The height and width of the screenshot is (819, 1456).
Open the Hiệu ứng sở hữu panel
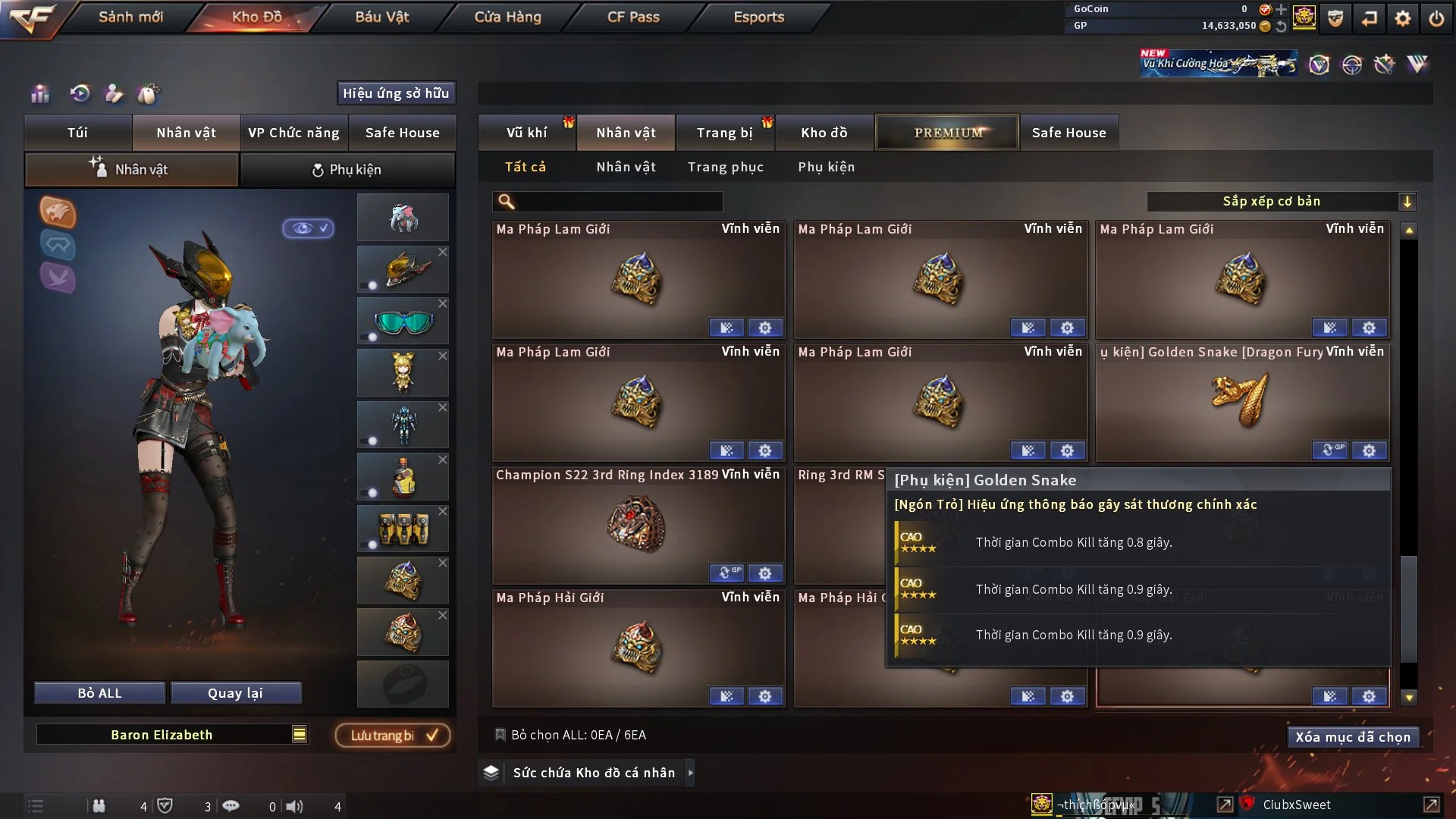396,93
